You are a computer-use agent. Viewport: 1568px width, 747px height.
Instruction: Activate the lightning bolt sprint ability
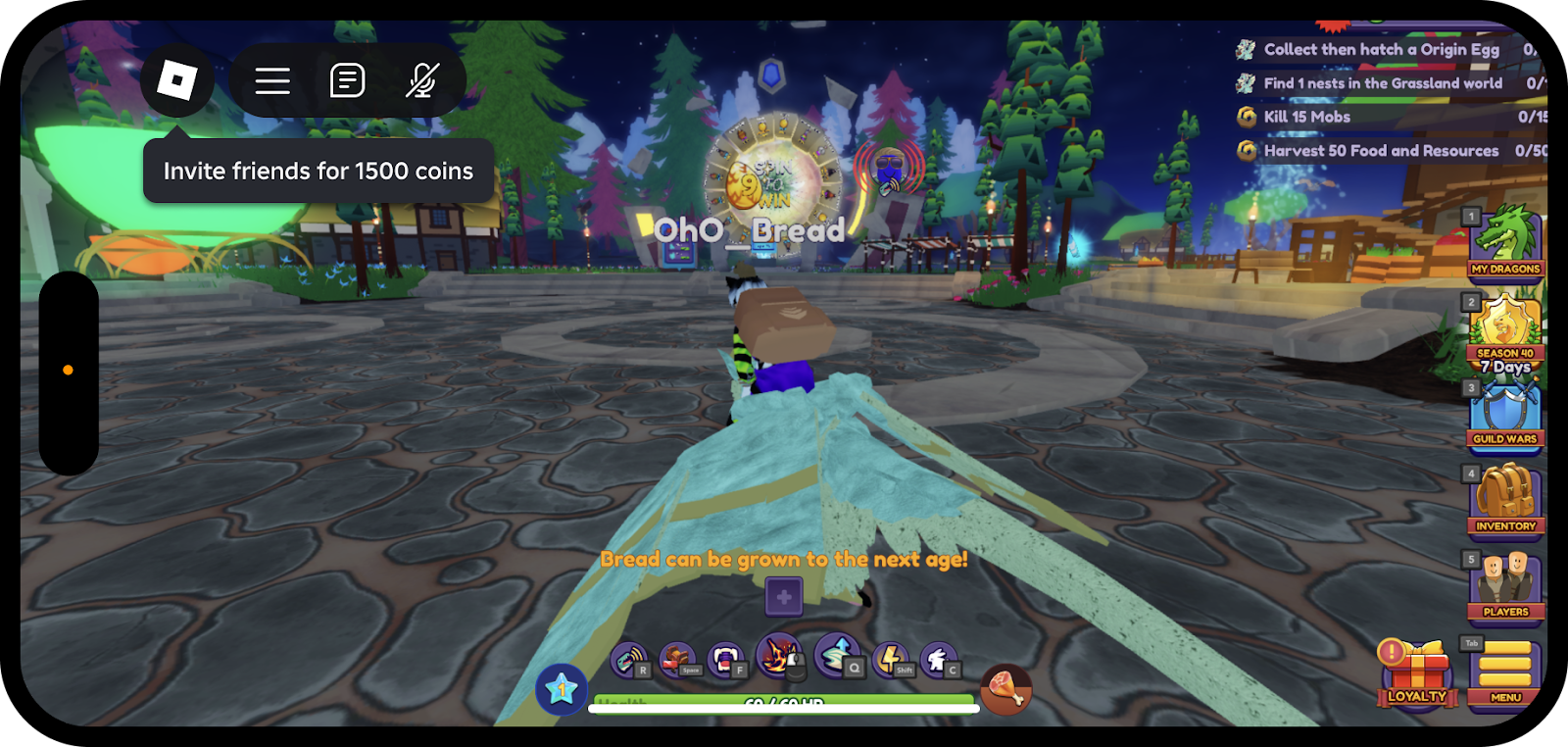(891, 659)
